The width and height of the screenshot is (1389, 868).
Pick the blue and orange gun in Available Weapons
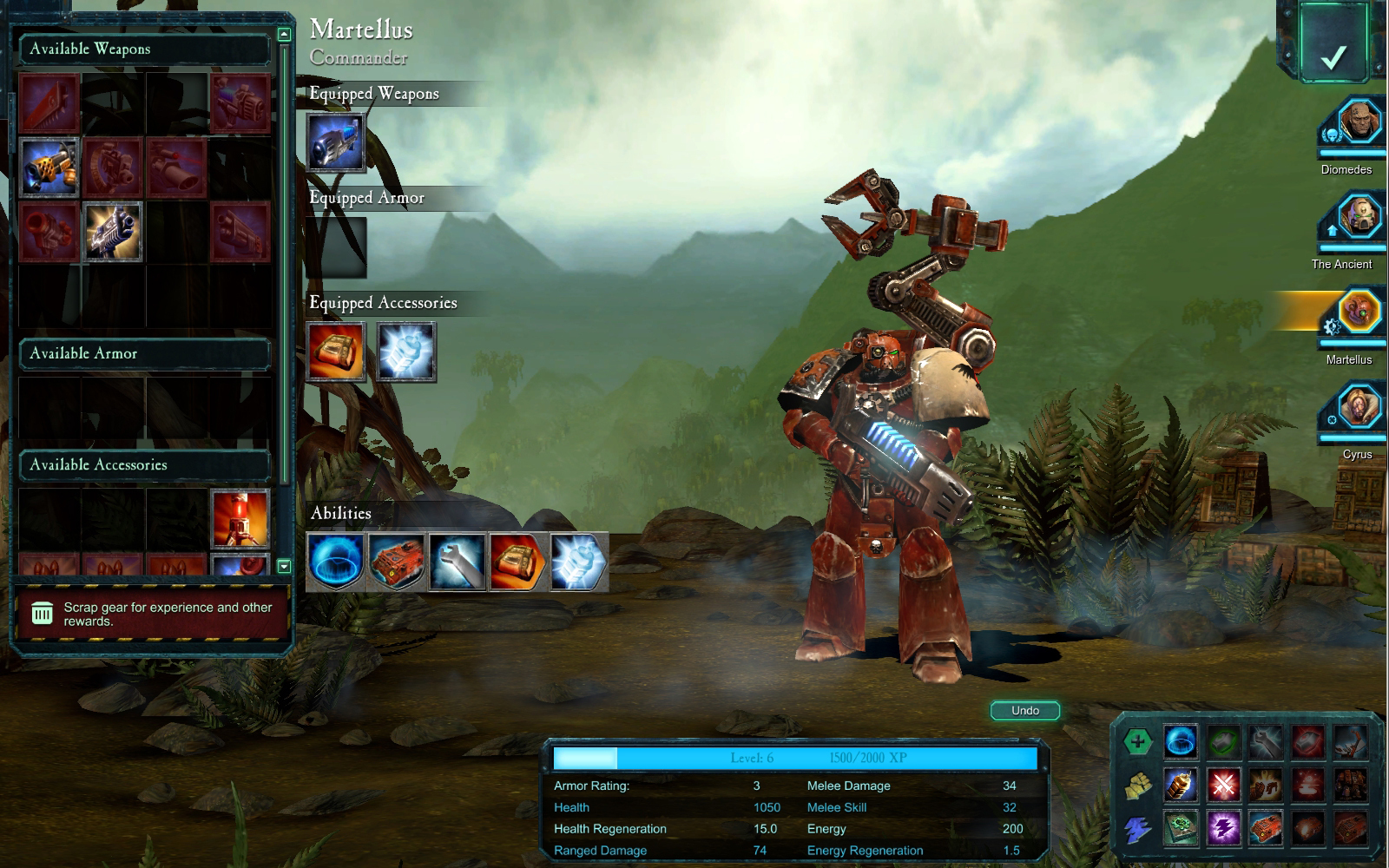49,167
